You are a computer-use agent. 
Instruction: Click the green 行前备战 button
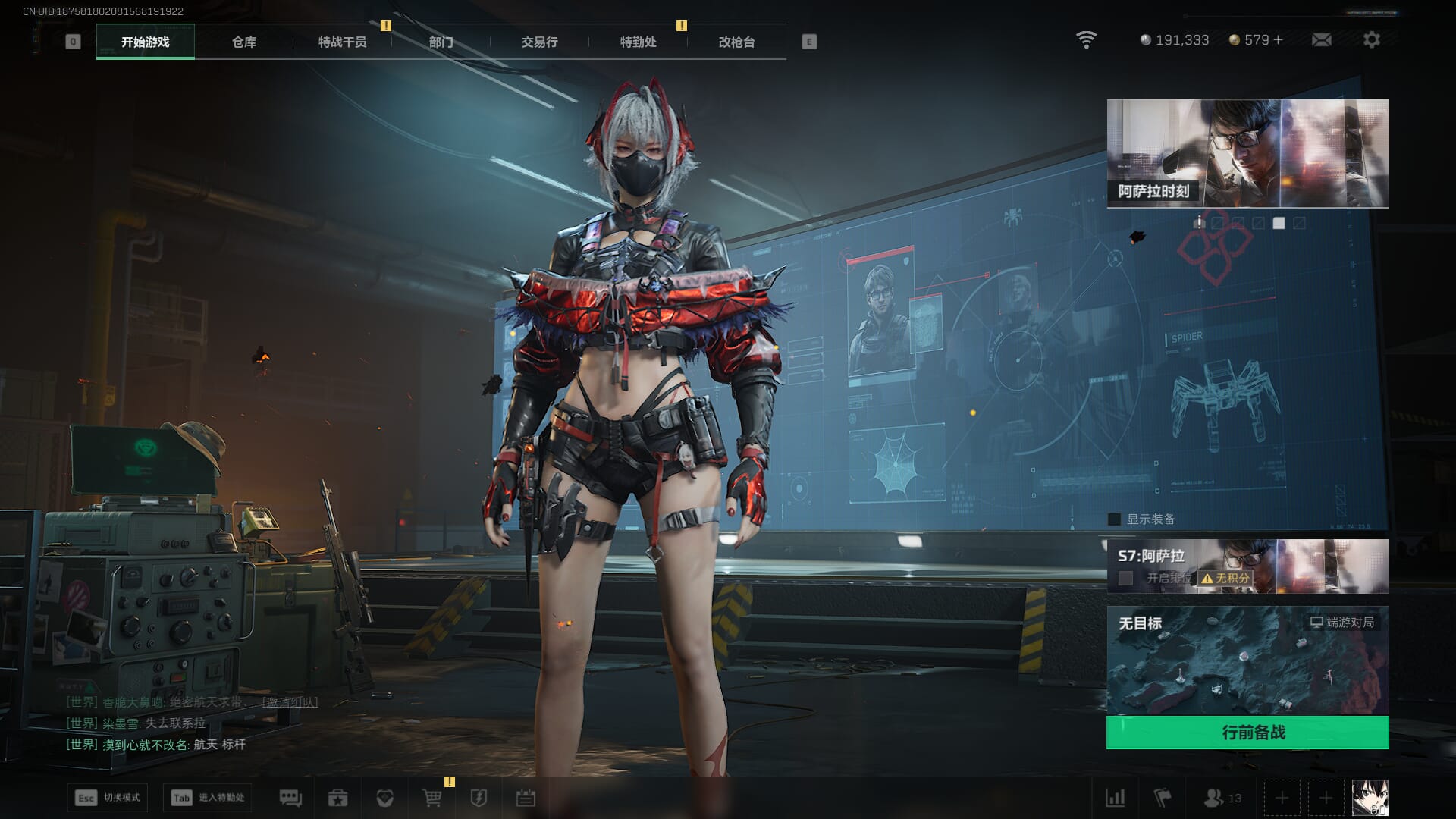(1247, 733)
